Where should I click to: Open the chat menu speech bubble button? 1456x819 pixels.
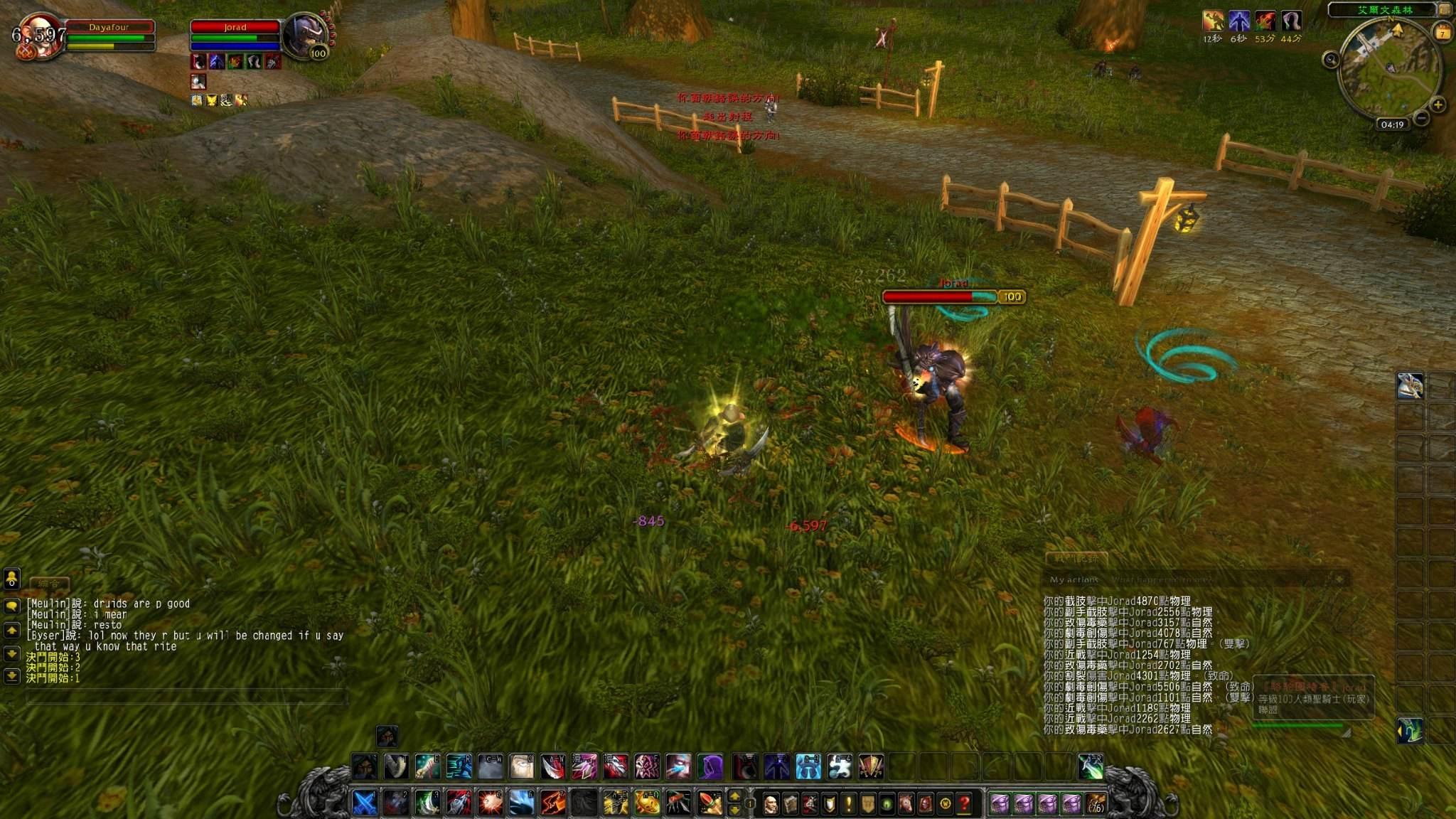click(x=11, y=606)
